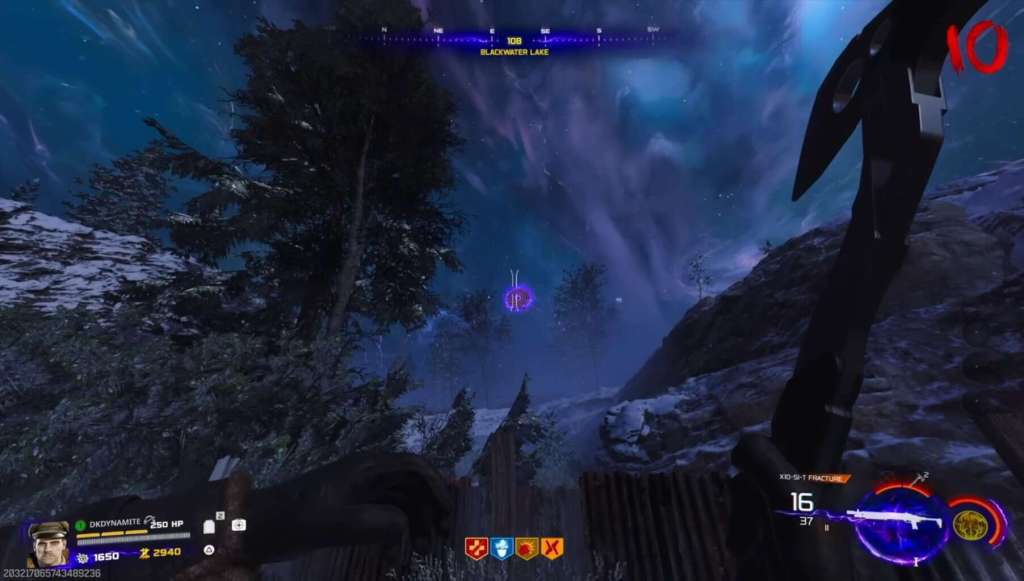Click the medkit plus icon
The height and width of the screenshot is (581, 1024).
pos(239,524)
